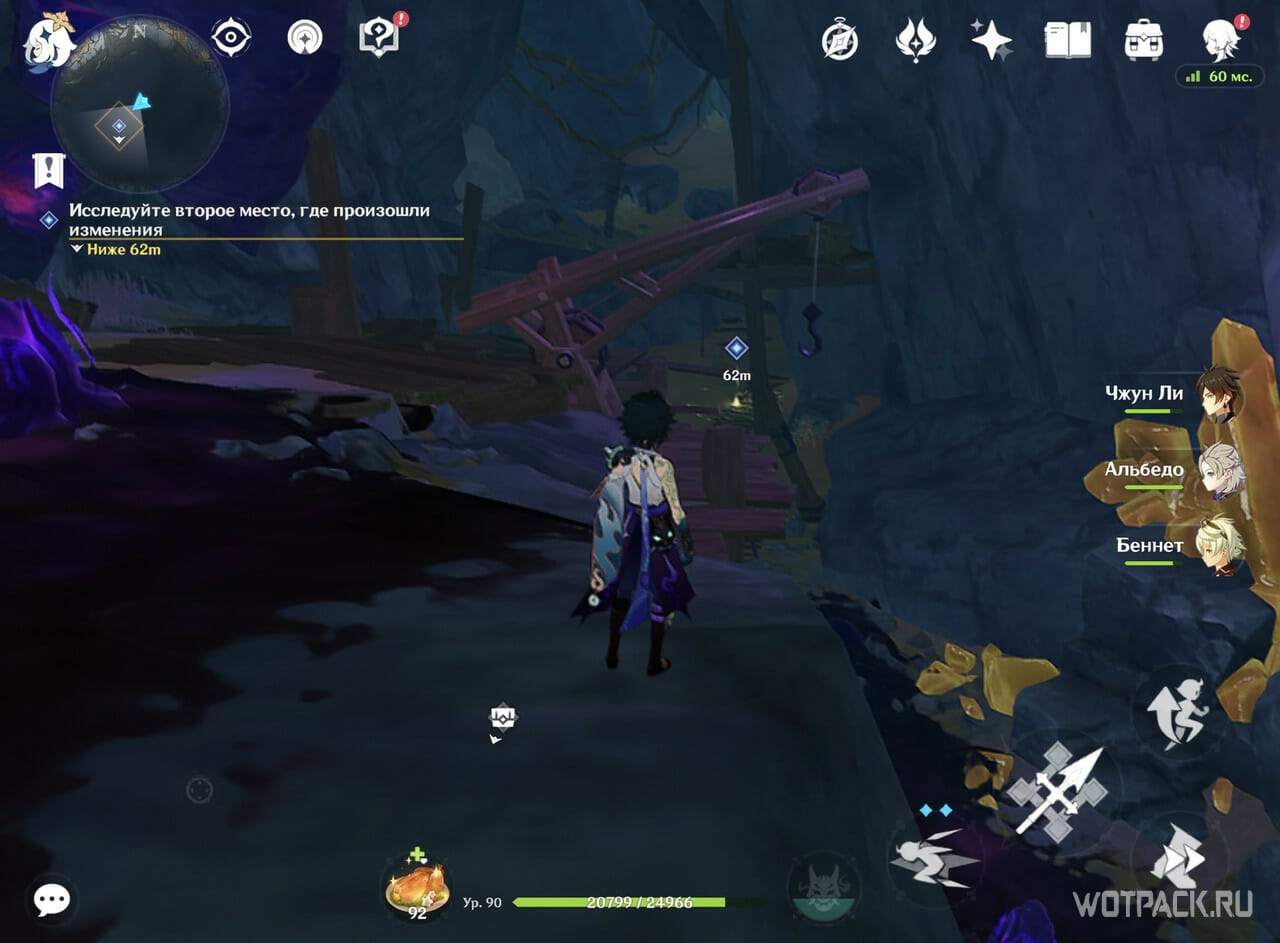The image size is (1280, 943).
Task: Open the backpack inventory
Action: point(1143,41)
